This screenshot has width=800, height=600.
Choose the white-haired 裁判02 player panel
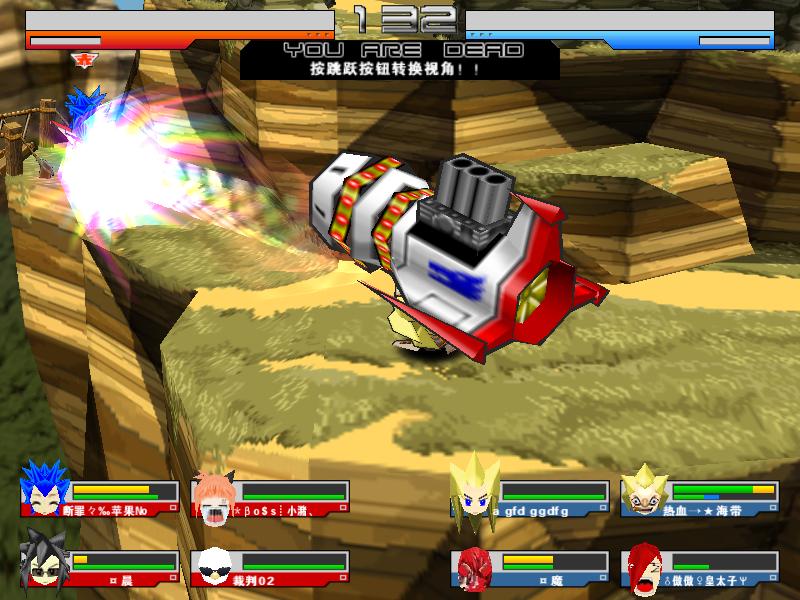270,569
